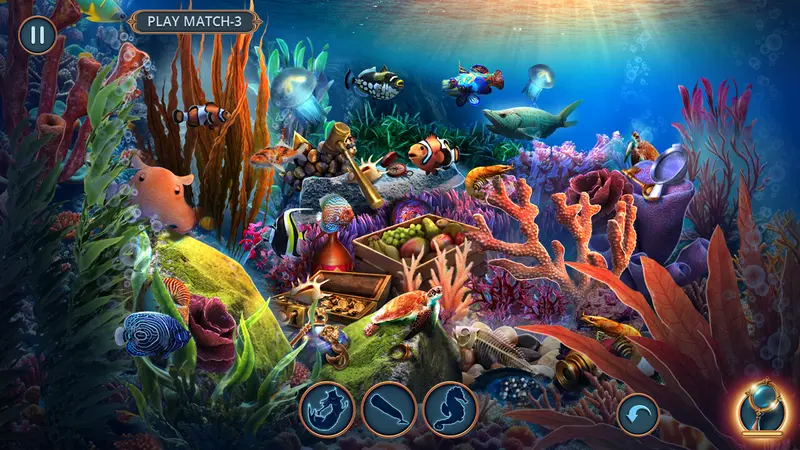Click the curved back arrow button
The image size is (800, 450).
click(x=638, y=413)
